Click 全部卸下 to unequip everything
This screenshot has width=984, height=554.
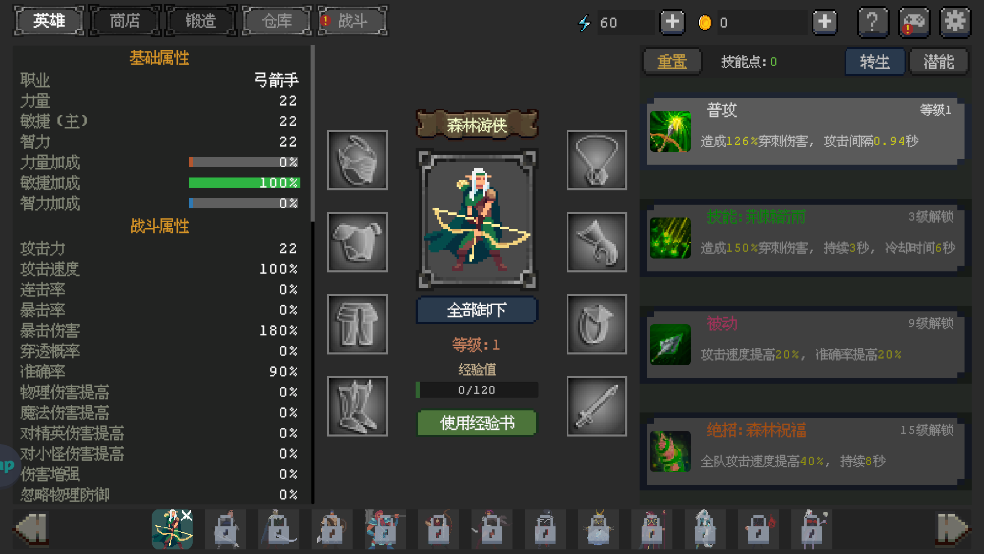477,310
